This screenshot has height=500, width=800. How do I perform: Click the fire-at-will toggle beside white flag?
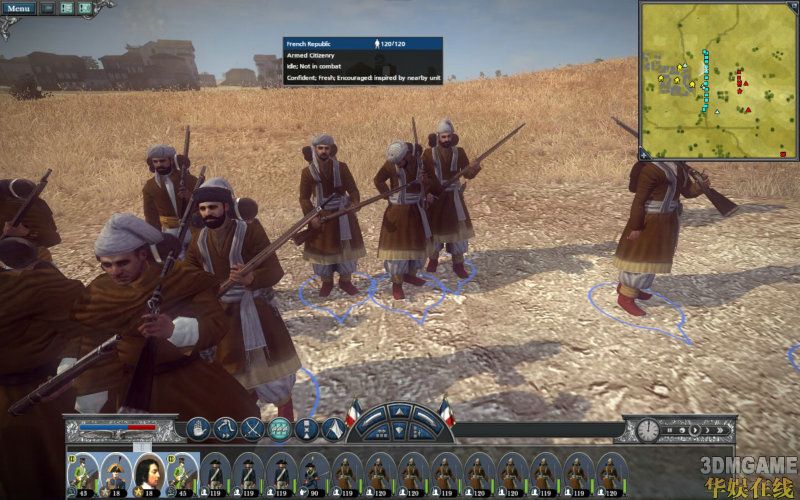pyautogui.click(x=307, y=428)
